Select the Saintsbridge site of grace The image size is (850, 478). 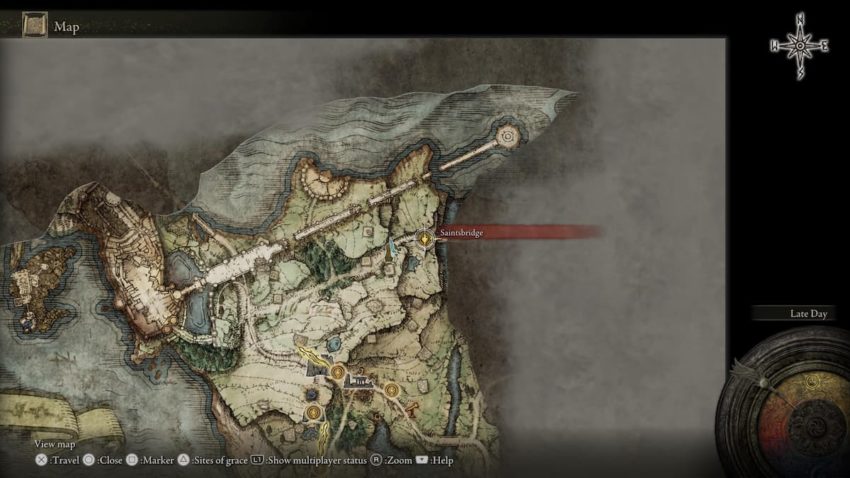point(425,238)
